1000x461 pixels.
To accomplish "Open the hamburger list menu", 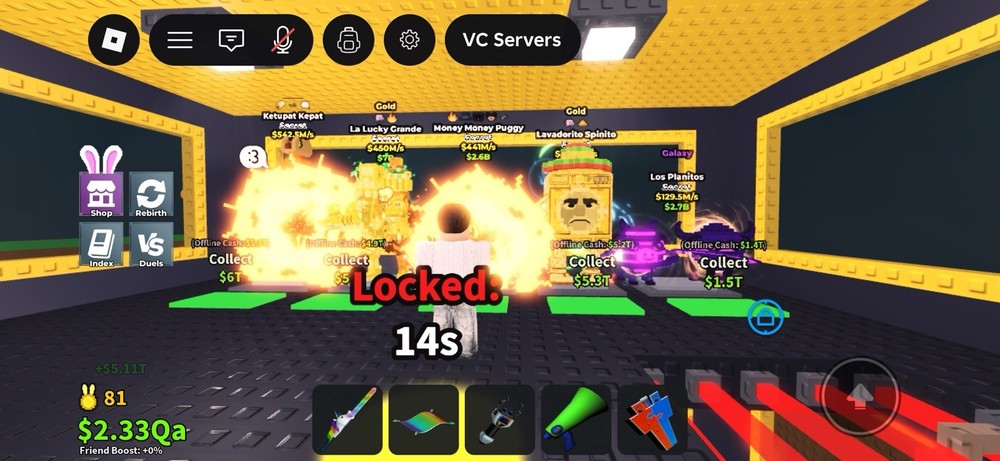I will [x=180, y=41].
